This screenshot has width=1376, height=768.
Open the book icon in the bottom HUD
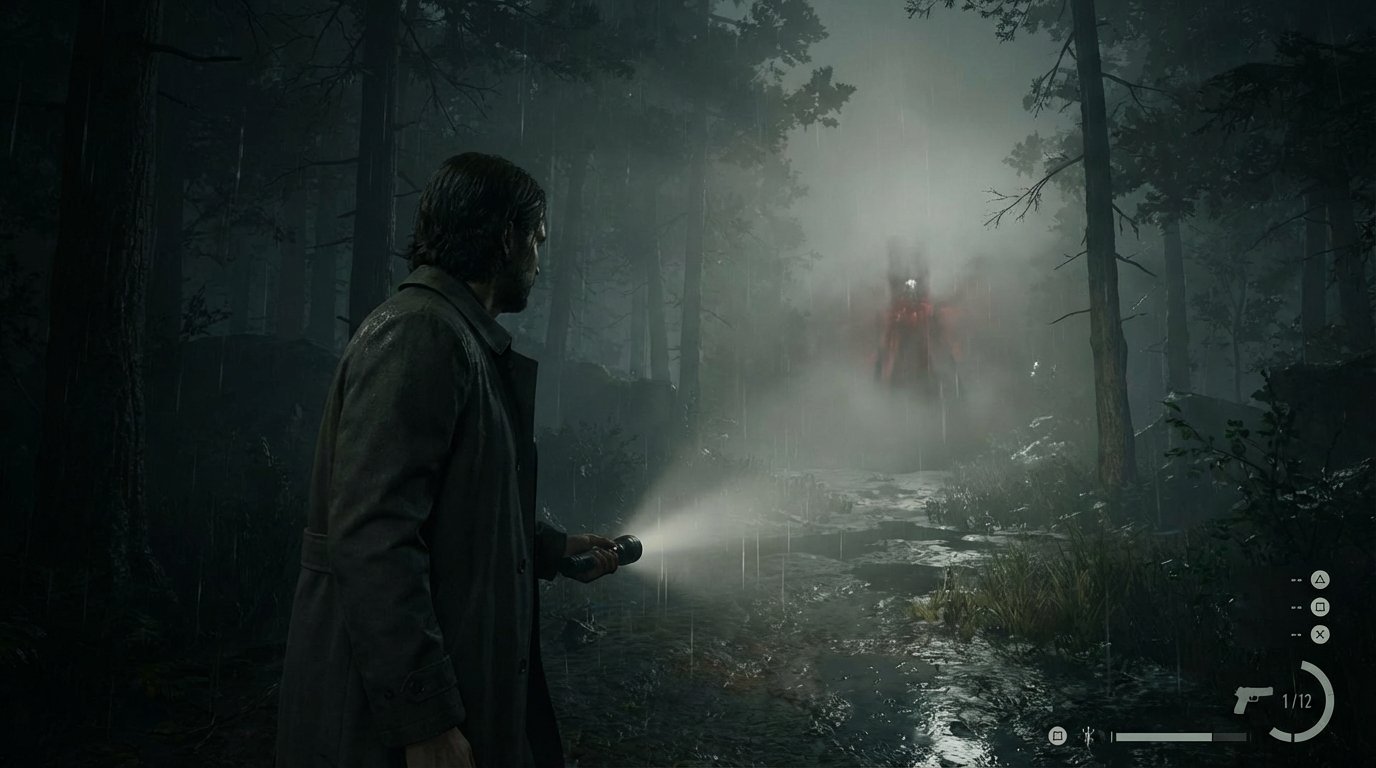[1057, 737]
